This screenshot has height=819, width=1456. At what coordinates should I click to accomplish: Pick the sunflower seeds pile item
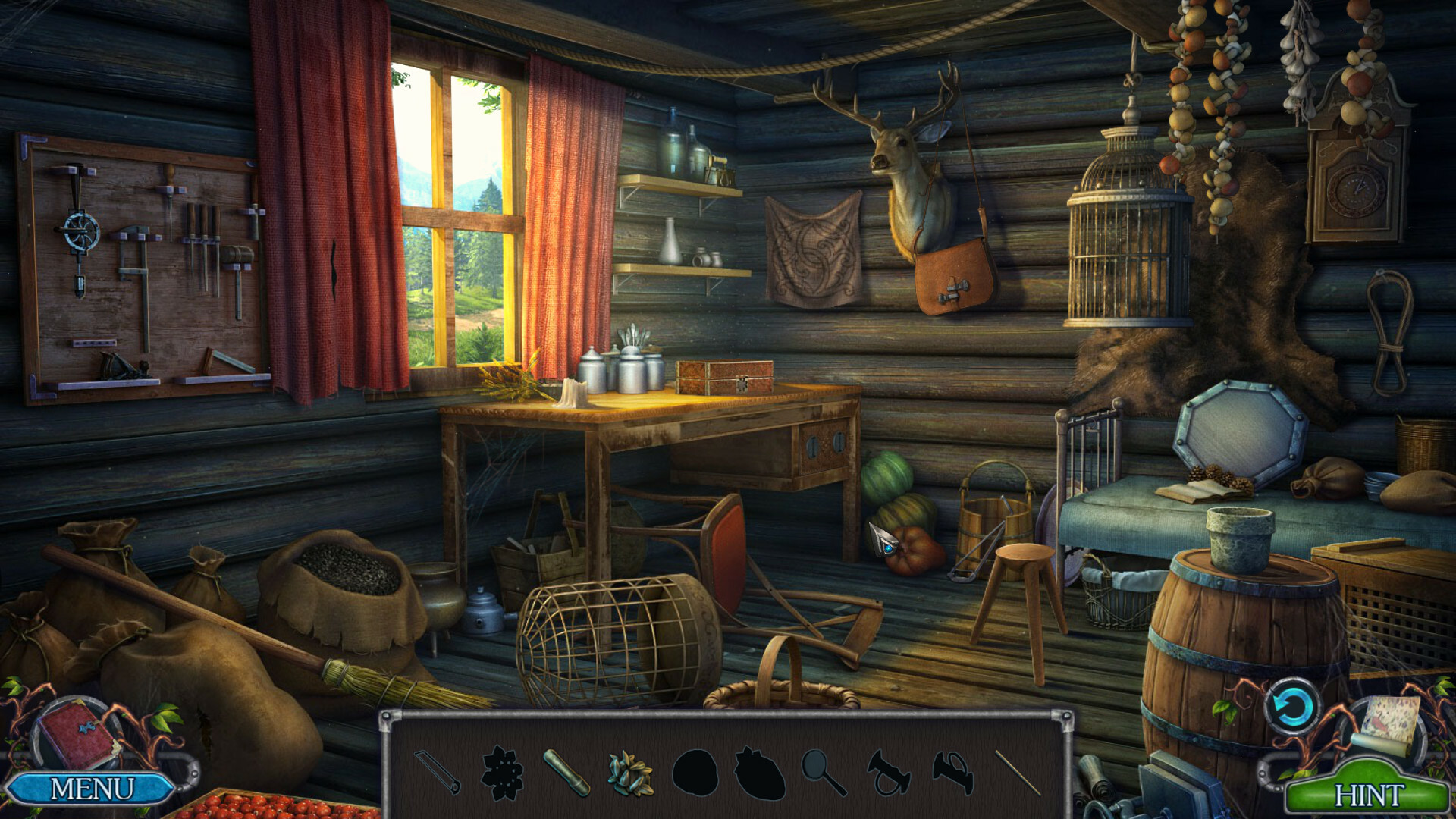[x=631, y=772]
